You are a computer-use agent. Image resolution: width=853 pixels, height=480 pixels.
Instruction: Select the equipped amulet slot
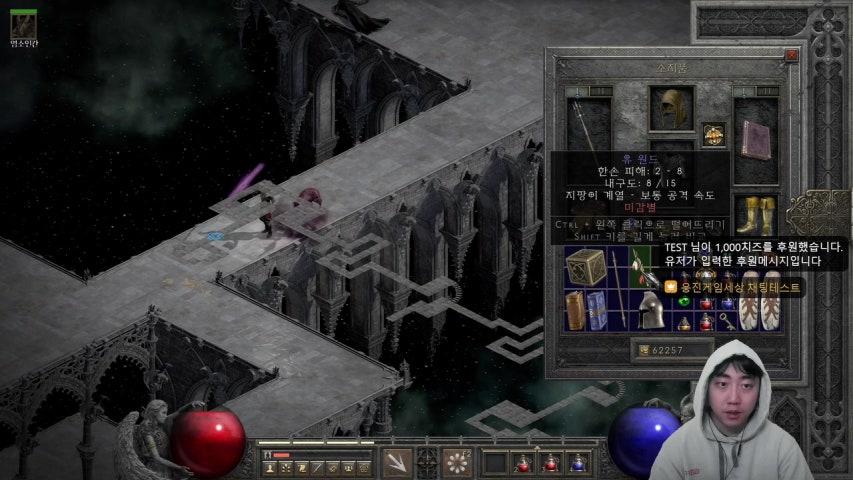pos(713,134)
